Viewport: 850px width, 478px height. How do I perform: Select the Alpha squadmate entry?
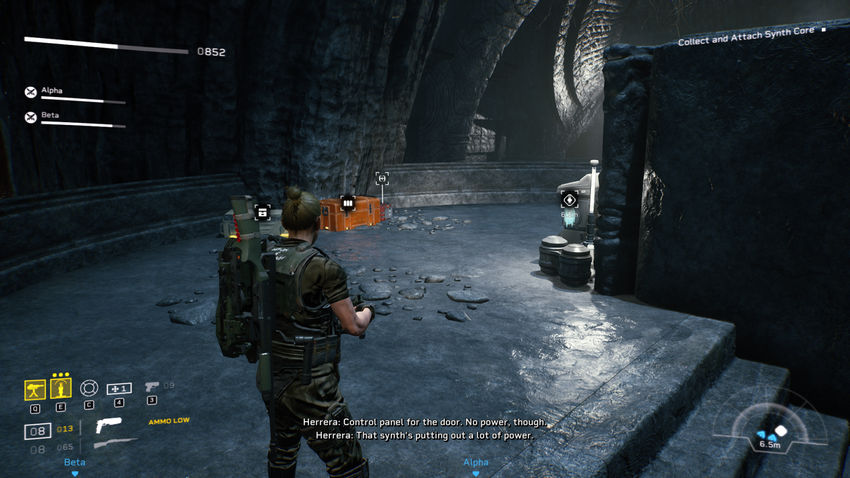click(52, 91)
